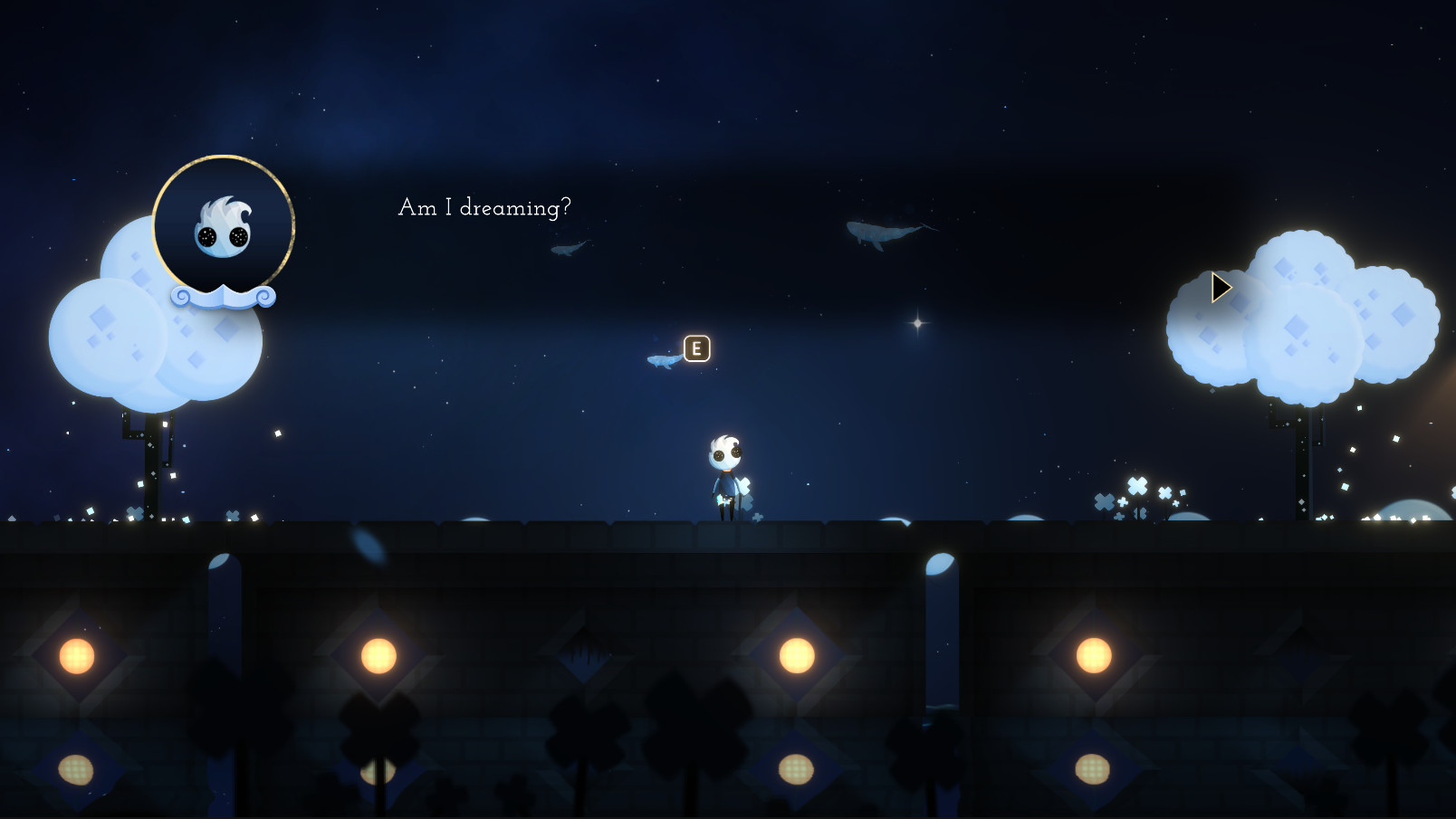The width and height of the screenshot is (1456, 819).
Task: Click the cloud scroll ornament under the portrait
Action: [x=224, y=296]
